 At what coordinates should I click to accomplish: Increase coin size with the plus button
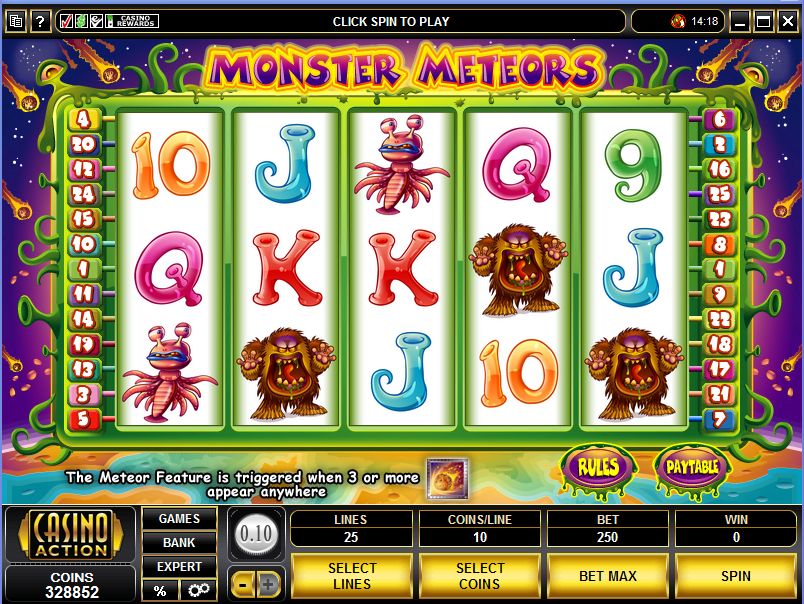click(267, 584)
